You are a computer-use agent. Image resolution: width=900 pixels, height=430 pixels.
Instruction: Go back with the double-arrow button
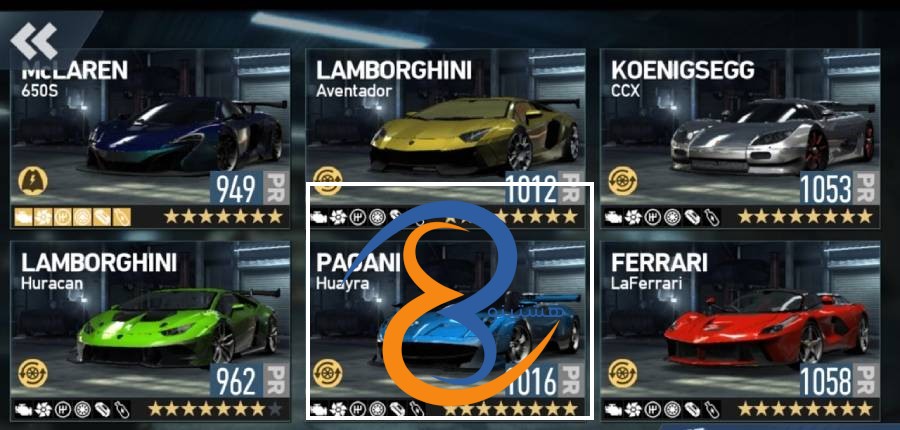pyautogui.click(x=35, y=40)
